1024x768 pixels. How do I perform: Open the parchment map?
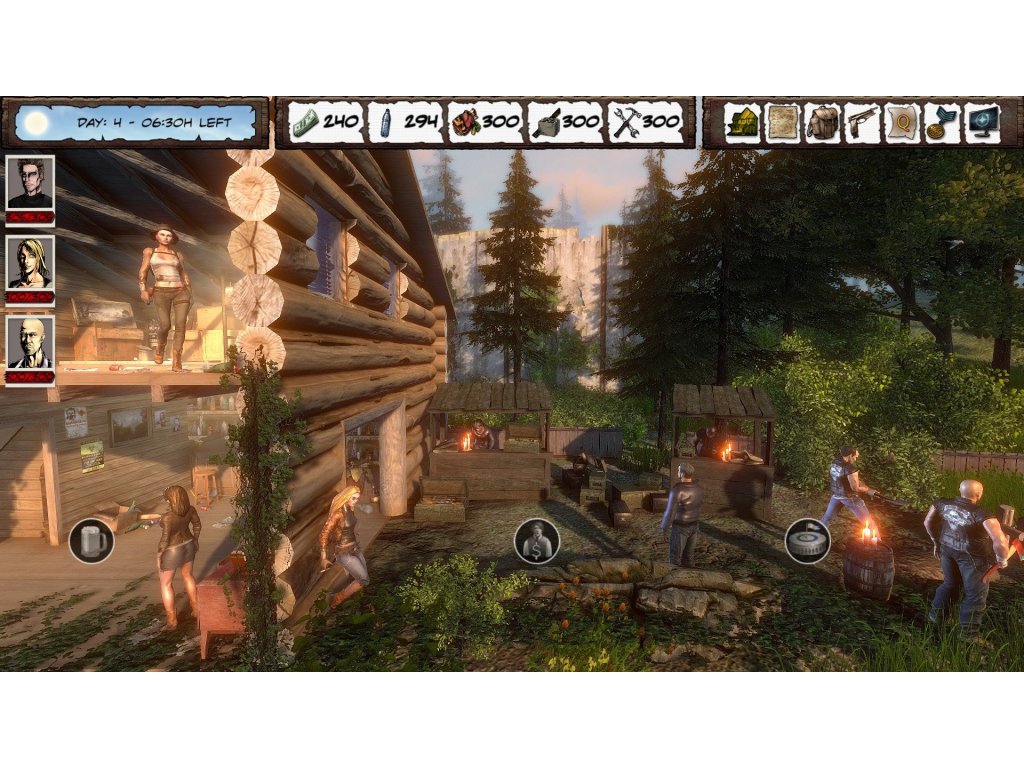tap(783, 123)
